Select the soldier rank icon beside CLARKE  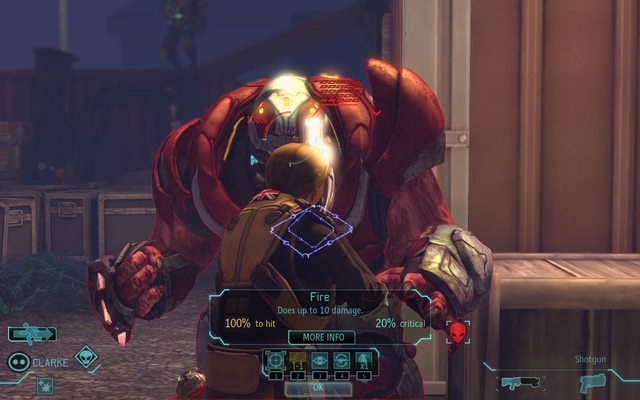click(x=18, y=362)
